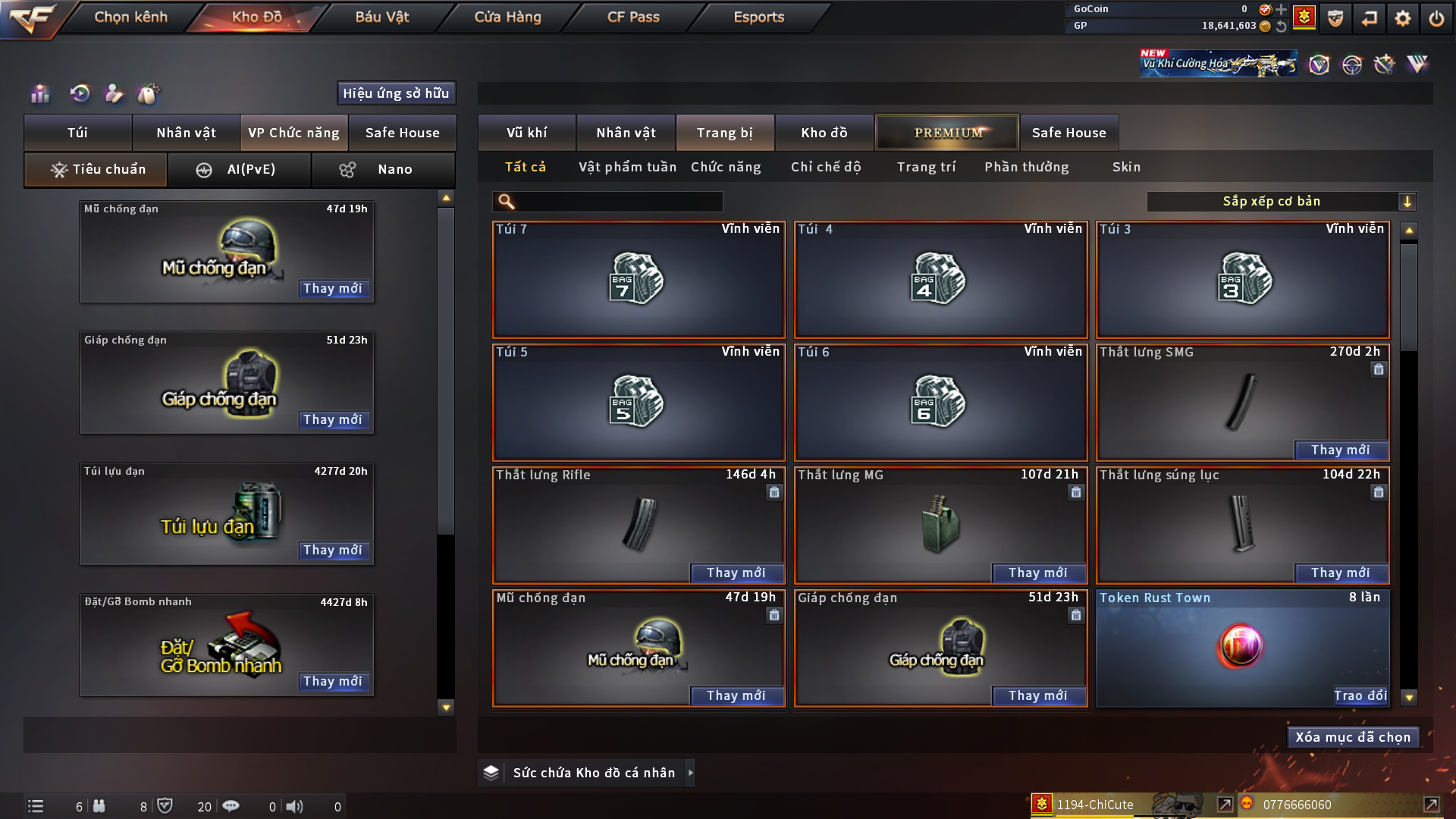Switch to the Vũ khí tab
The width and height of the screenshot is (1456, 819).
(x=526, y=133)
